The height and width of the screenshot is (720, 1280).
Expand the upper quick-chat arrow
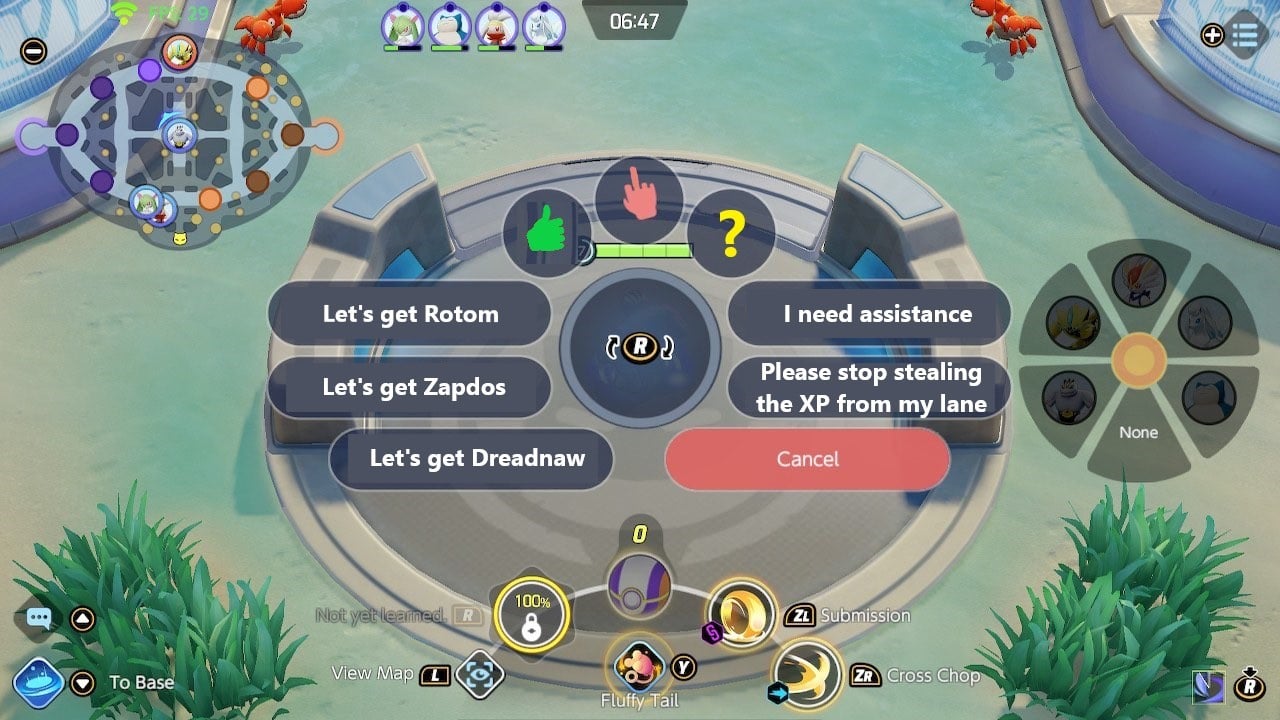82,618
